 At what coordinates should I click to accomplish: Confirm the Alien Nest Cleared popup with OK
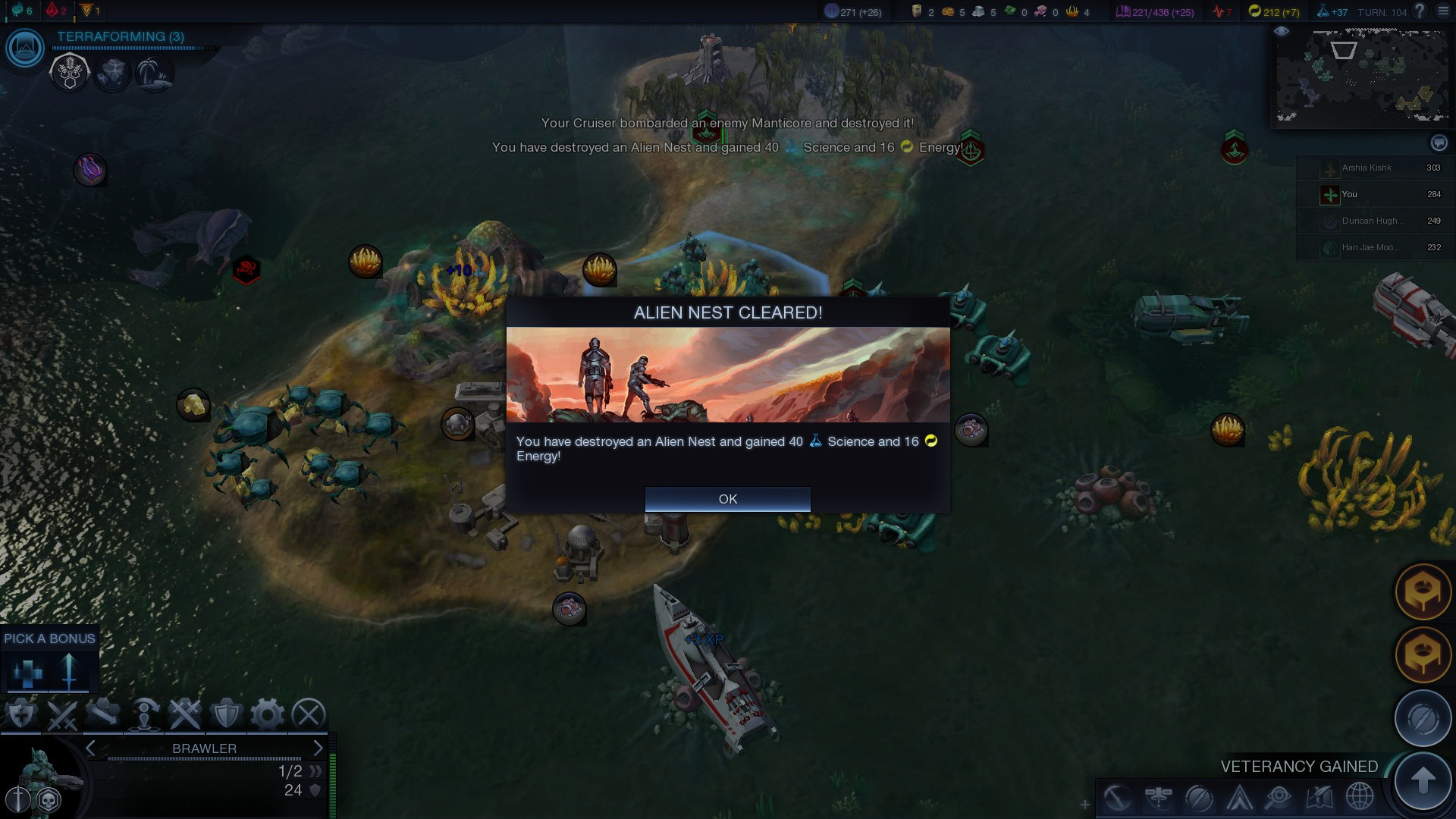(727, 499)
